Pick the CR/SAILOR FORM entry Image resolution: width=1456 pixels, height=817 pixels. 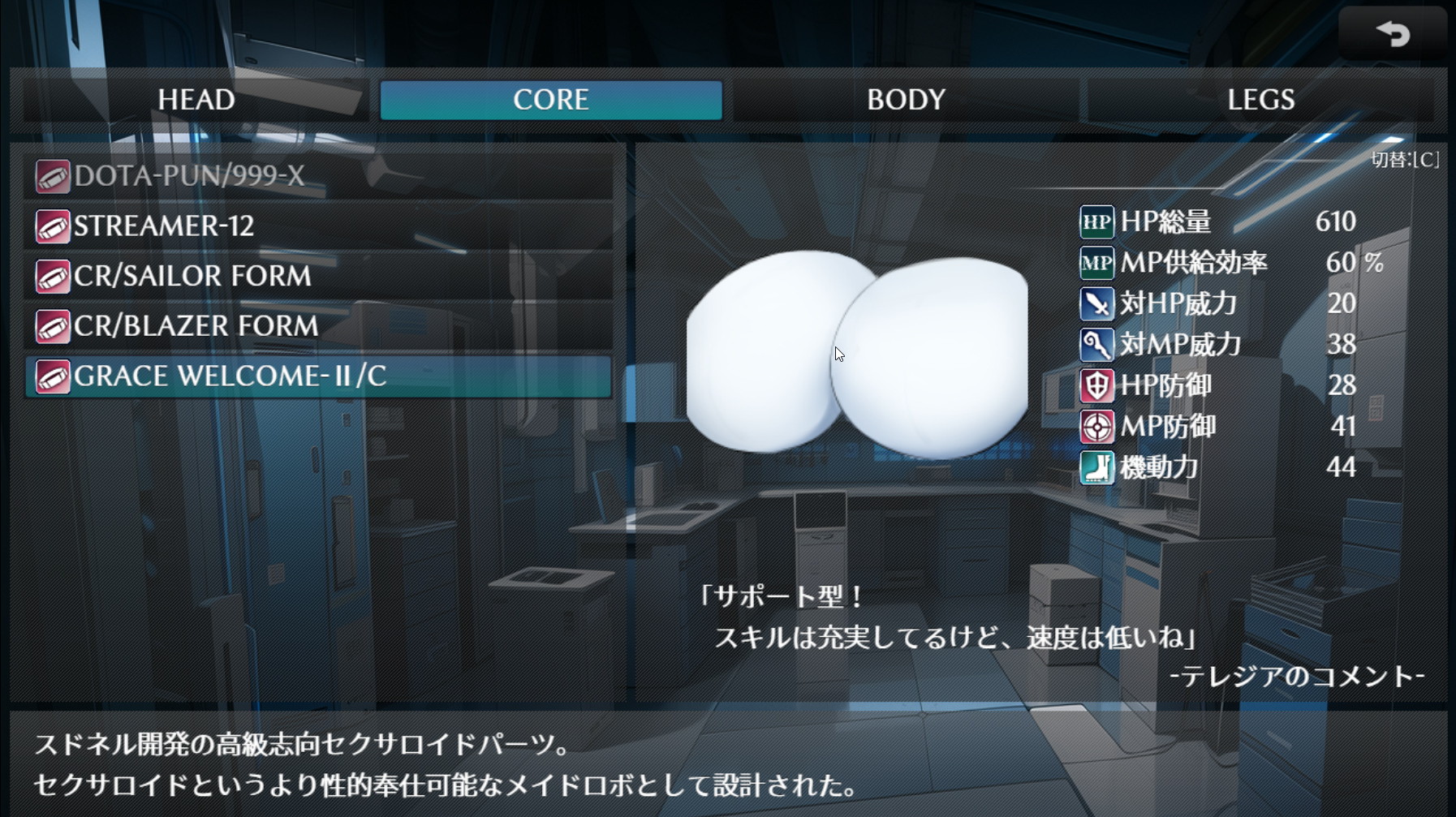pos(318,277)
